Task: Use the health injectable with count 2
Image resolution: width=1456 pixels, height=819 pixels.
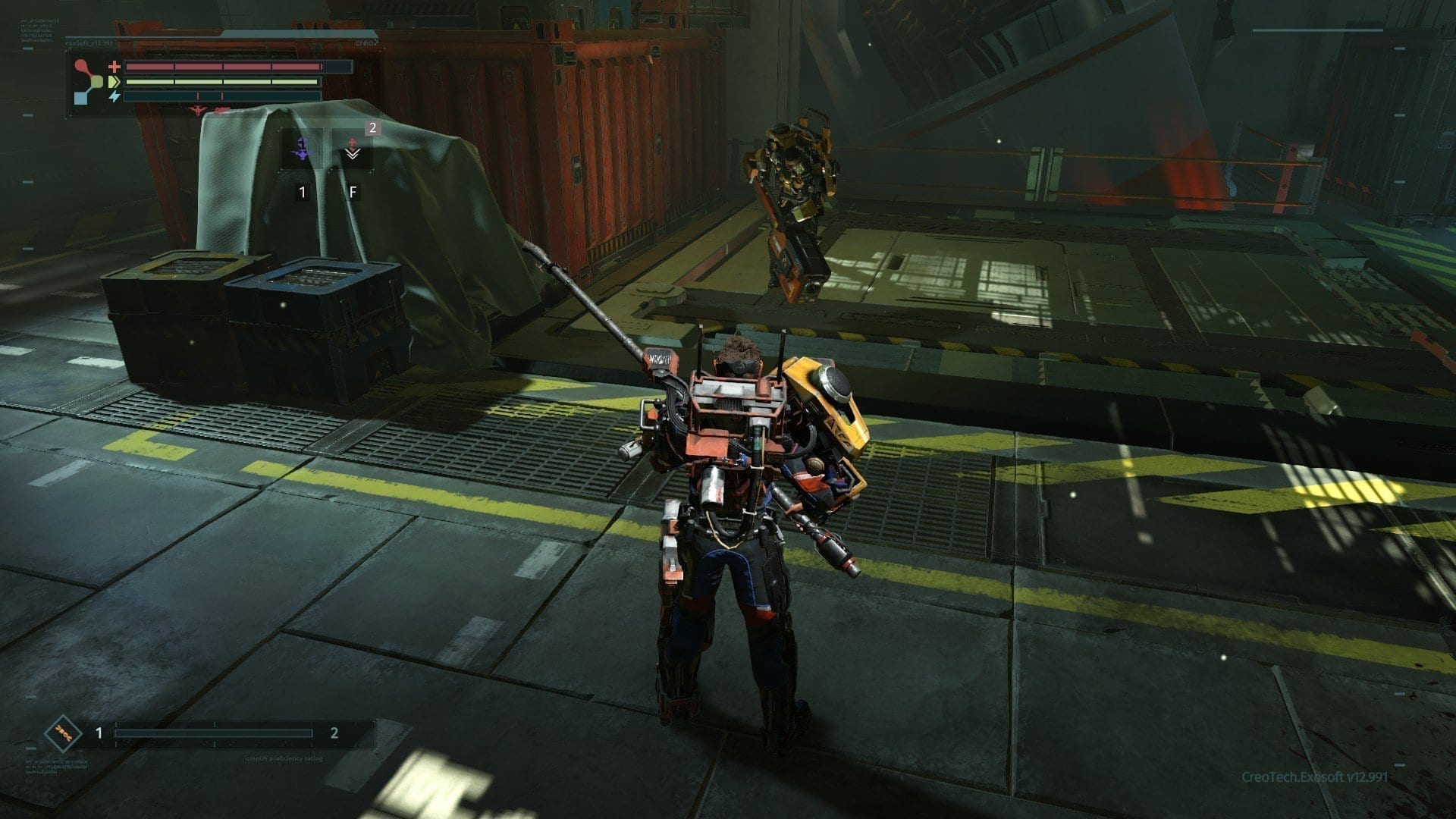Action: [352, 148]
